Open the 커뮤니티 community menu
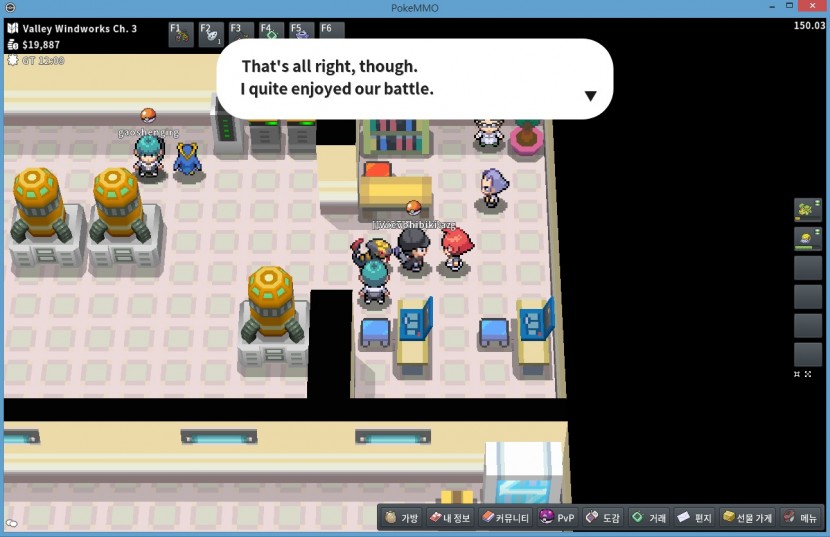Viewport: 830px width, 537px height. [505, 518]
